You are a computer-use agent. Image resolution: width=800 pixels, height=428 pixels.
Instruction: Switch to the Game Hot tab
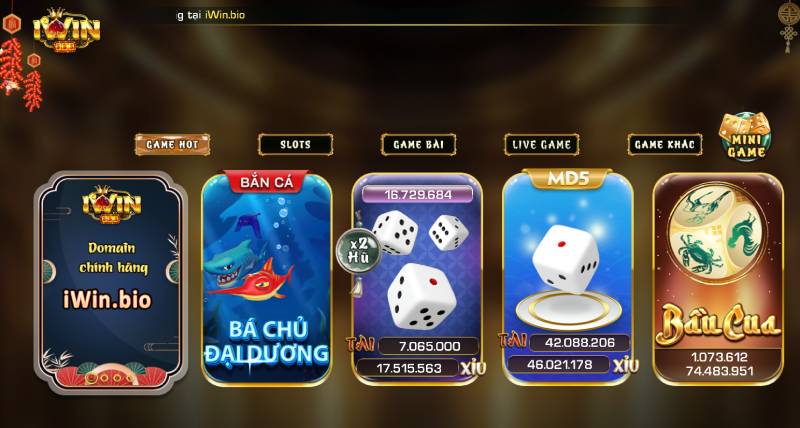coord(172,144)
